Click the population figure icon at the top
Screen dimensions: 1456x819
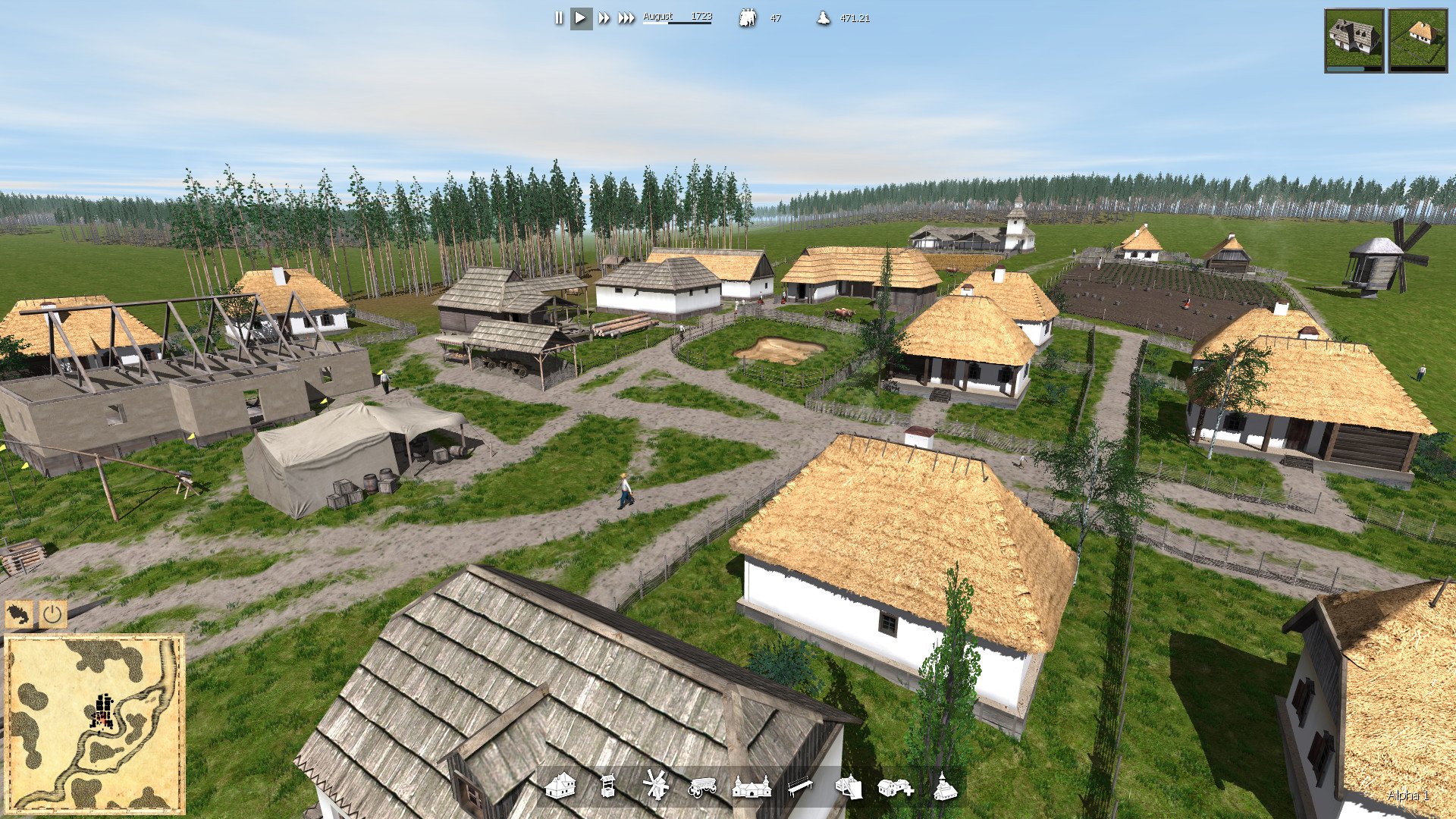pyautogui.click(x=747, y=18)
